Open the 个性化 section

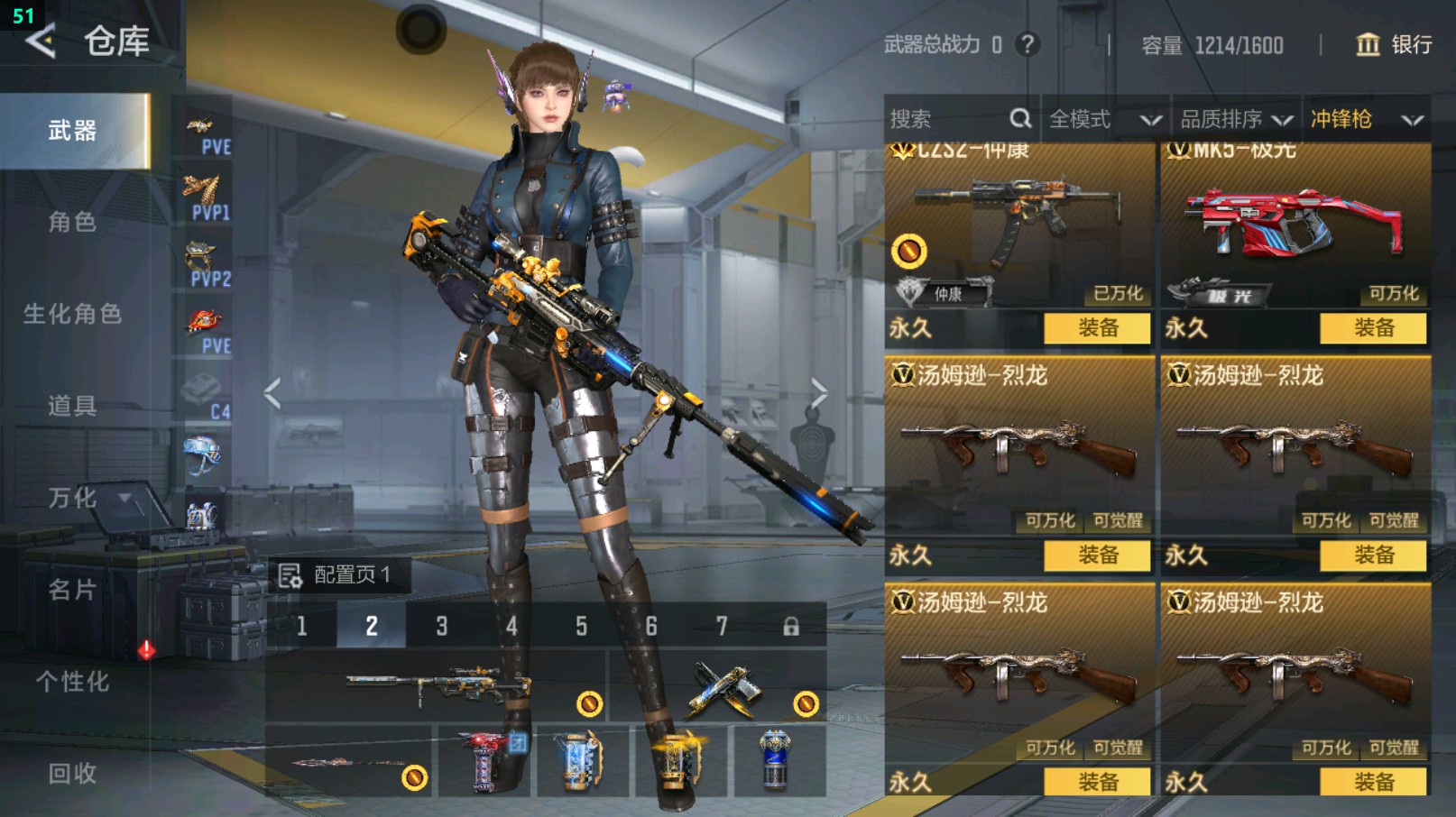[x=72, y=682]
